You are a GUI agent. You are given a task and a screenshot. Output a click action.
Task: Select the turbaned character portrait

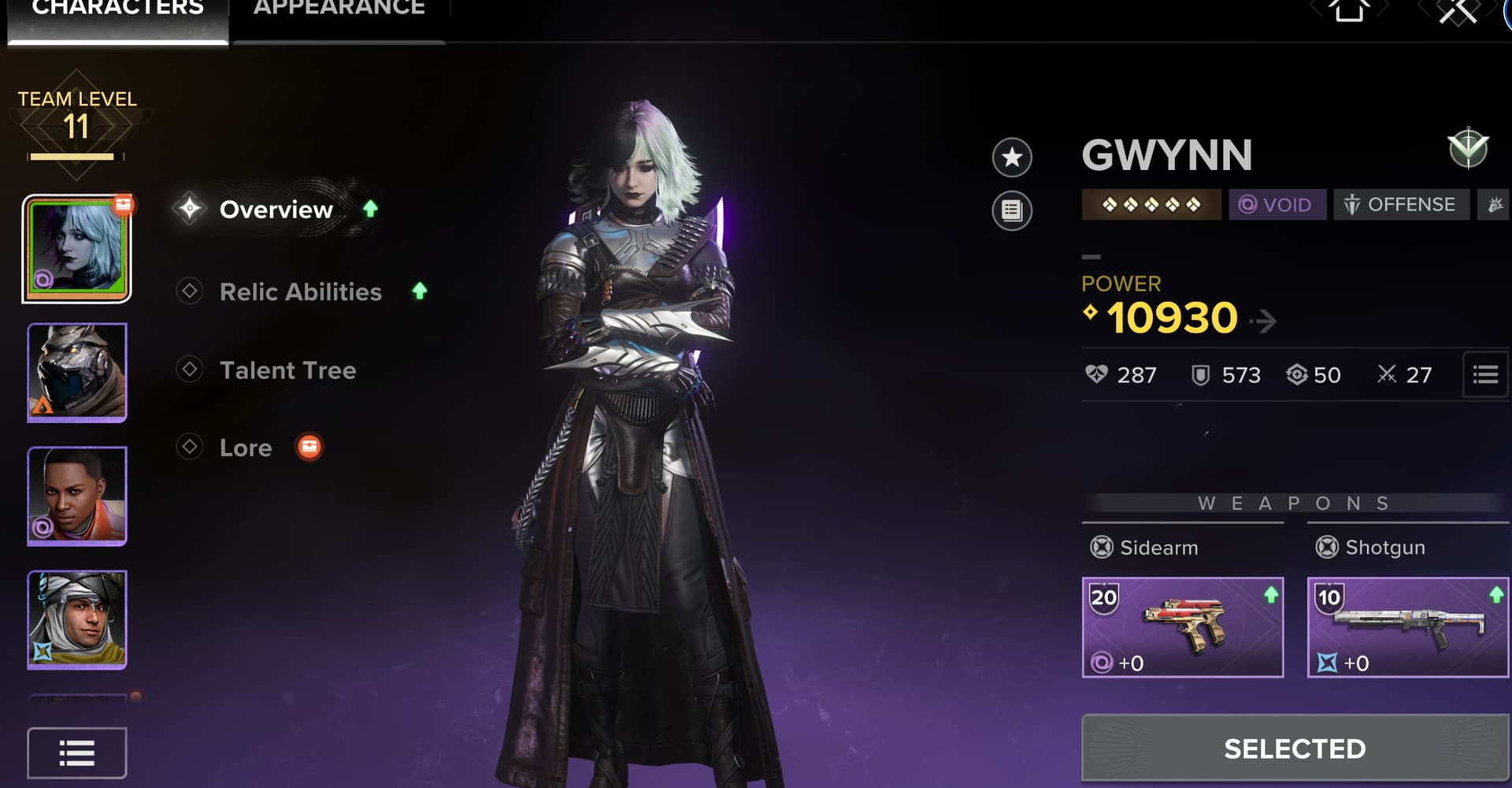pyautogui.click(x=77, y=619)
